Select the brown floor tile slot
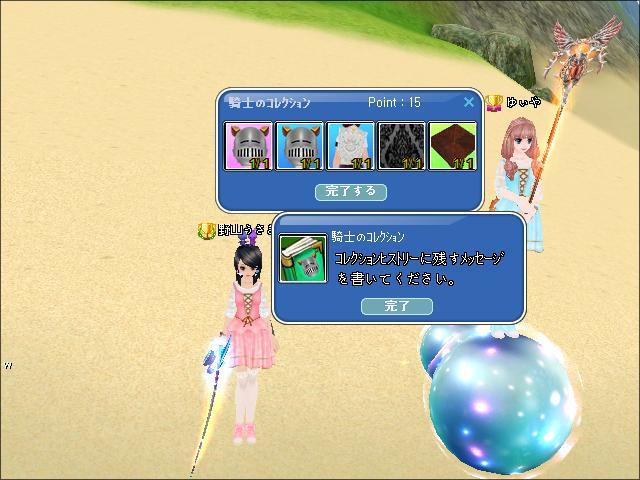The width and height of the screenshot is (640, 480). coord(452,146)
